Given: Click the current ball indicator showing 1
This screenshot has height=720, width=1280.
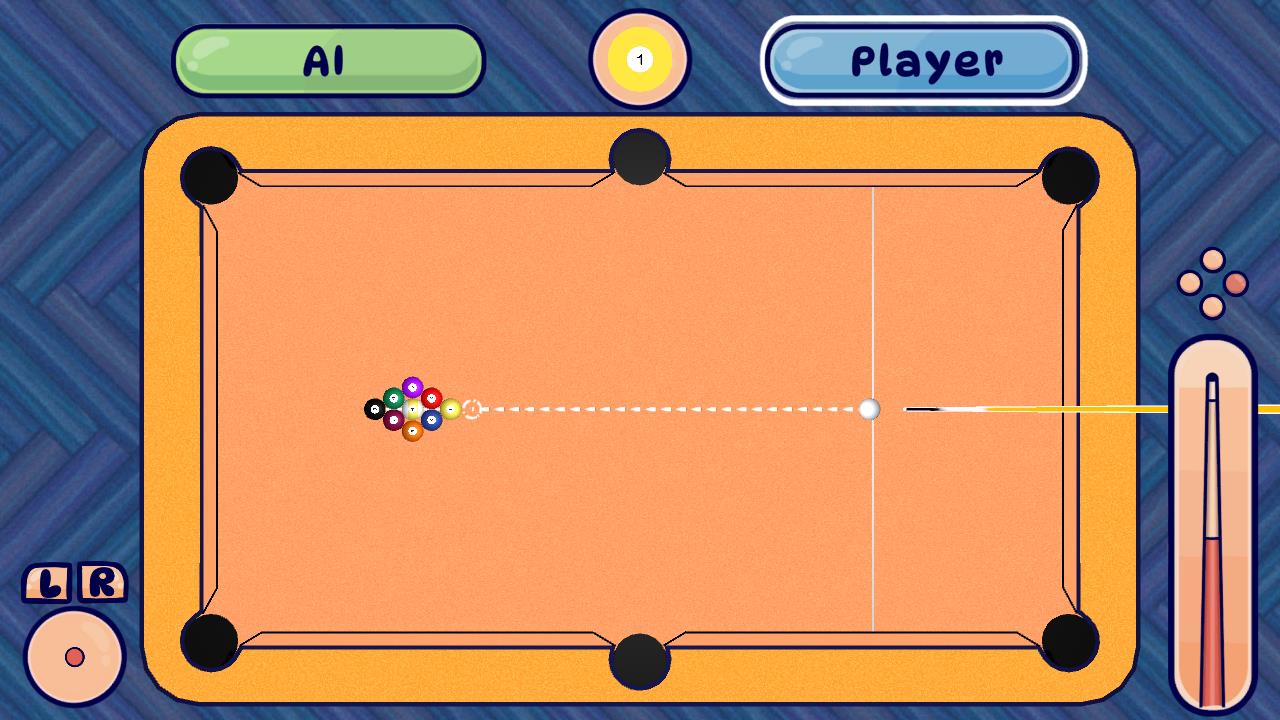Looking at the screenshot, I should click(640, 58).
